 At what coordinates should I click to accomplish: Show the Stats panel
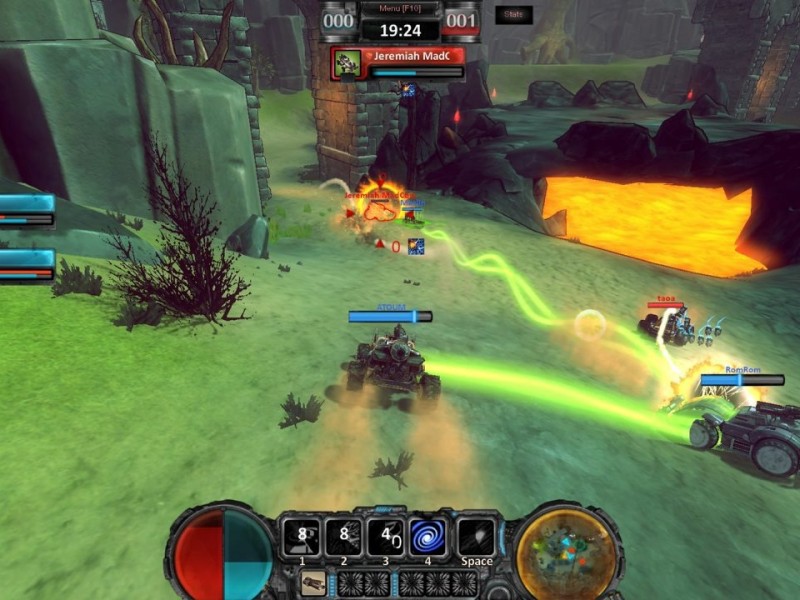(513, 15)
